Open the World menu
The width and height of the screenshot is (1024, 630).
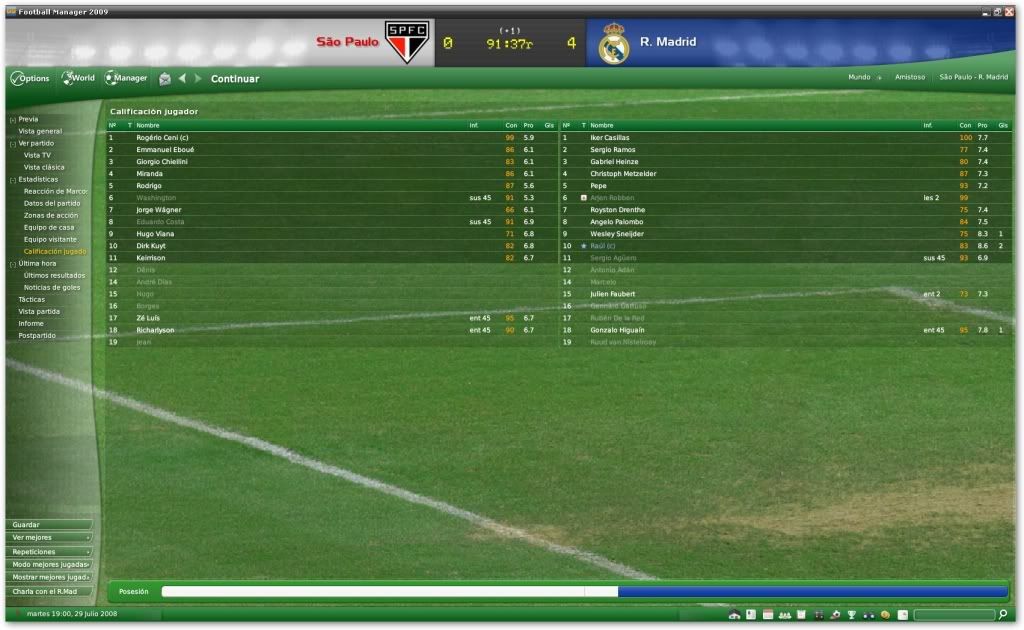pyautogui.click(x=79, y=78)
